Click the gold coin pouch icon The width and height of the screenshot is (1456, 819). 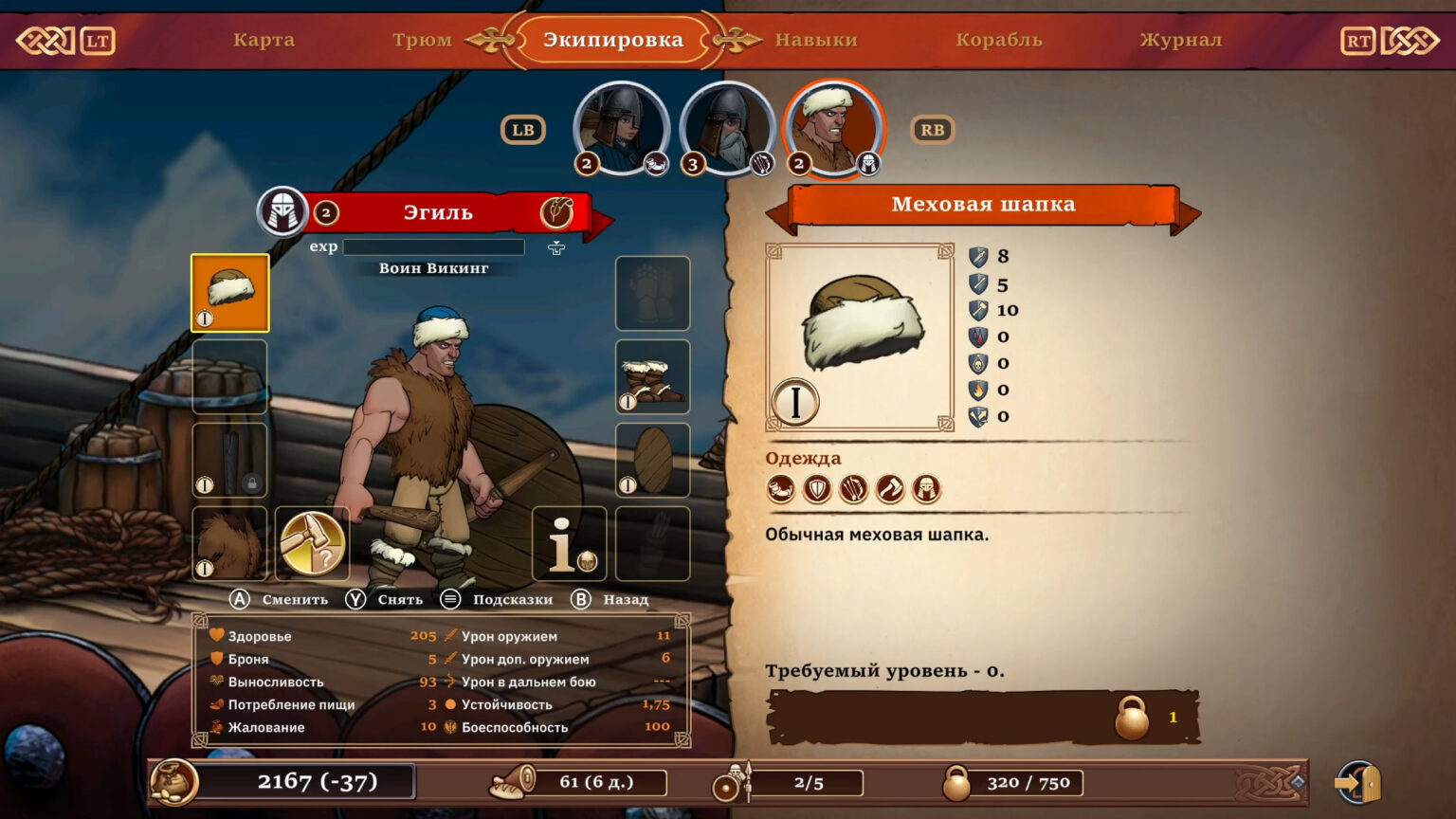pos(174,782)
